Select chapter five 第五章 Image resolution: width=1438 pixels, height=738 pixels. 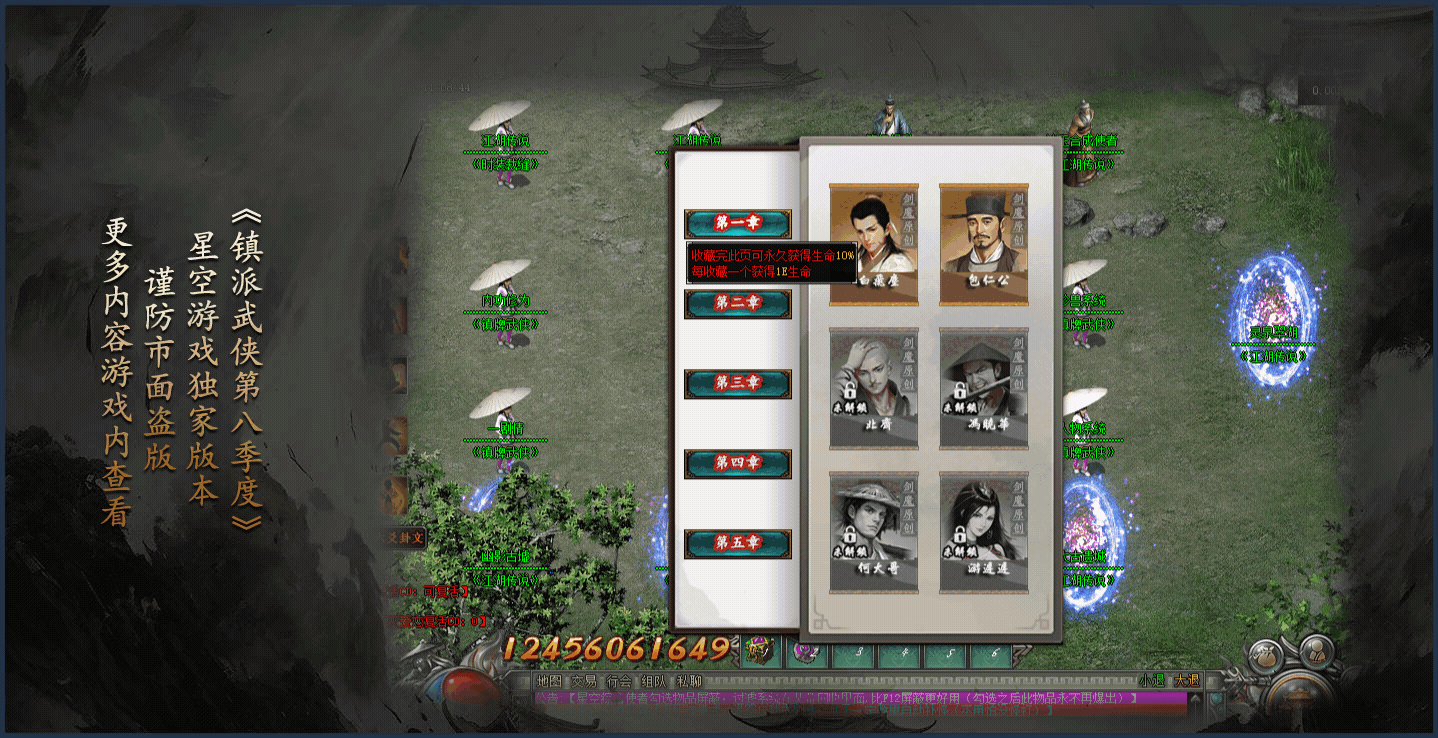pyautogui.click(x=738, y=543)
